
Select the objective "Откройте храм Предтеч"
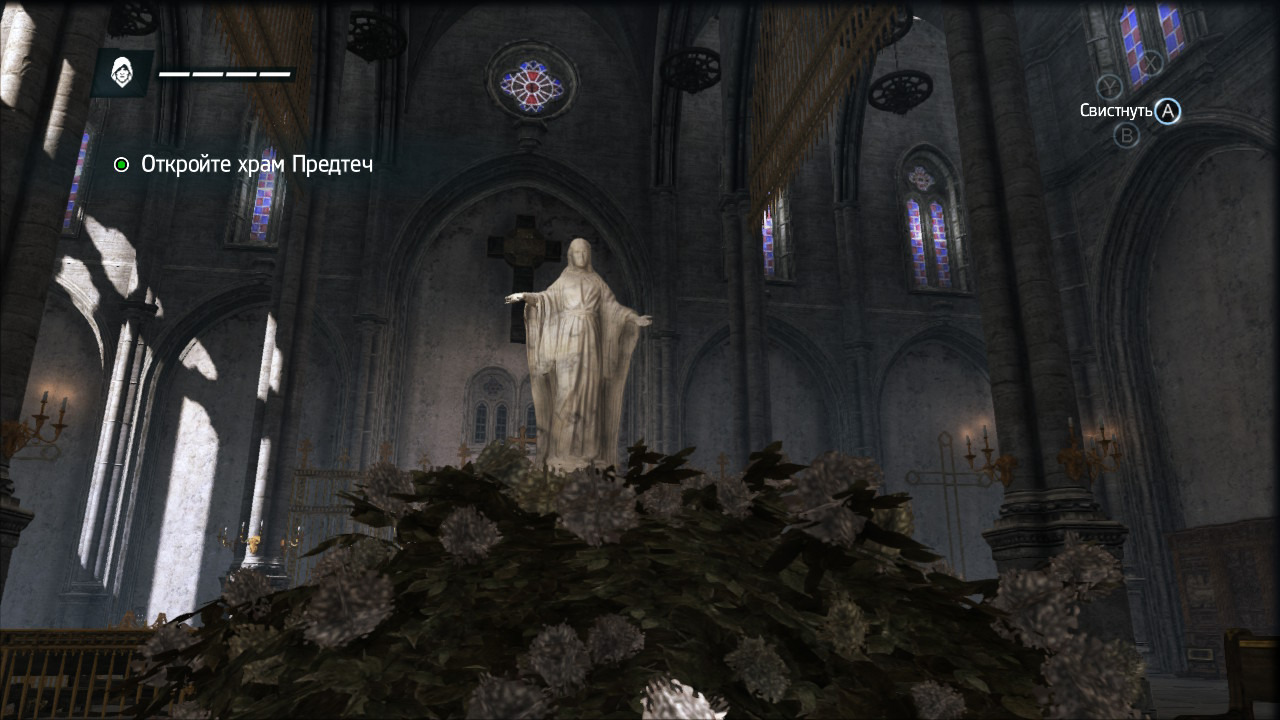pos(256,164)
